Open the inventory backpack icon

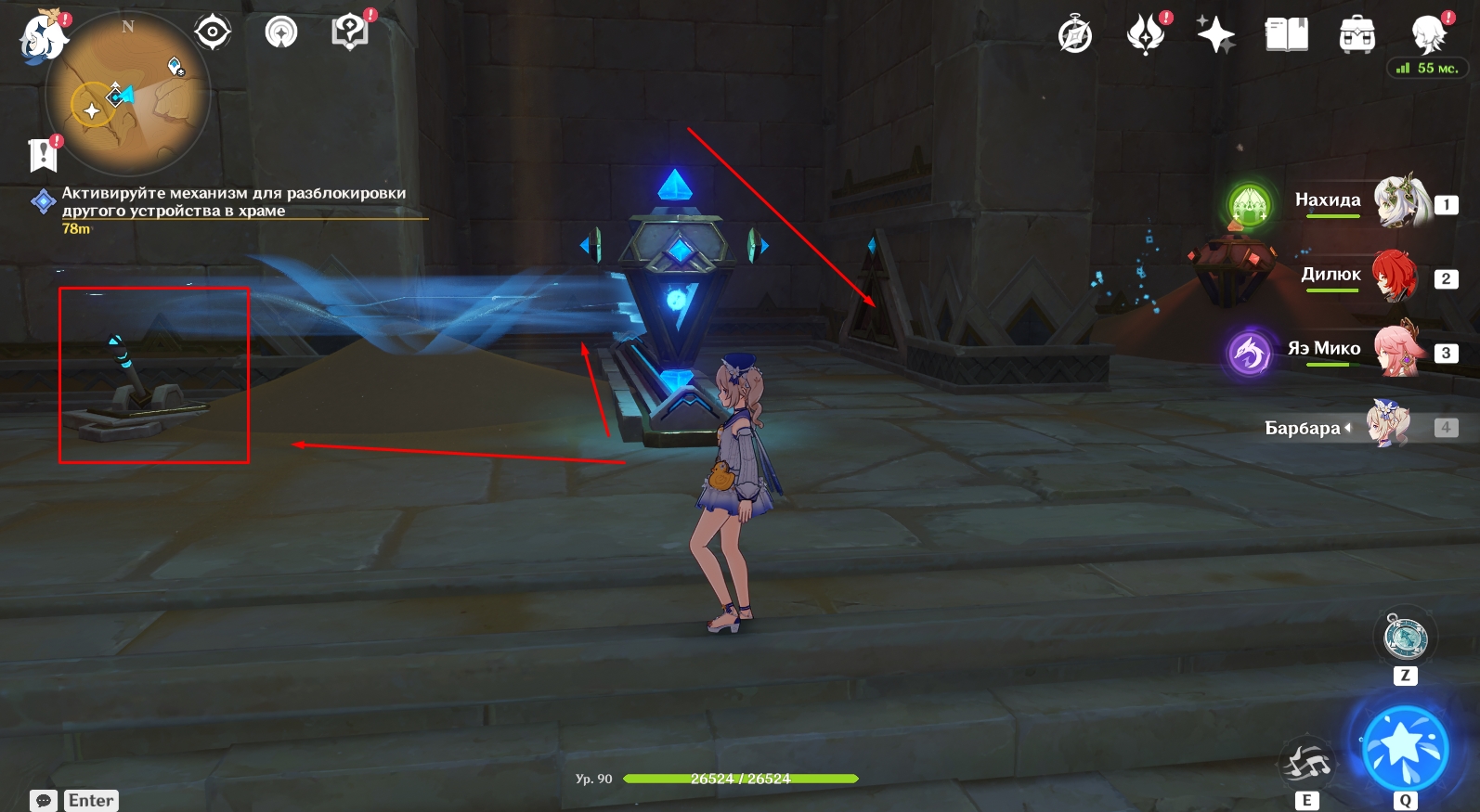click(x=1357, y=35)
